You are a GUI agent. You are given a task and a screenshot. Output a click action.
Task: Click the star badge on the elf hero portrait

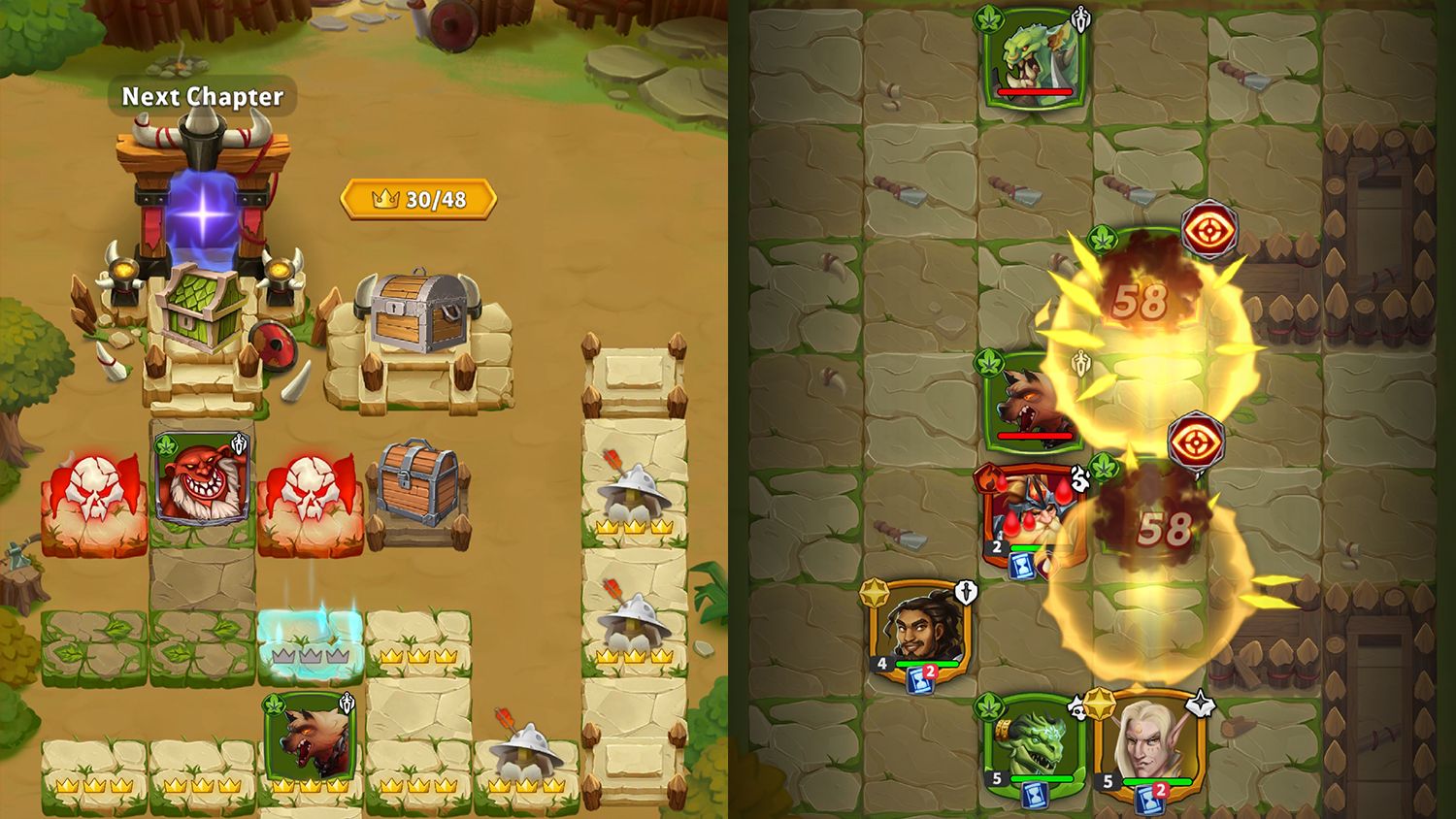coord(1200,705)
